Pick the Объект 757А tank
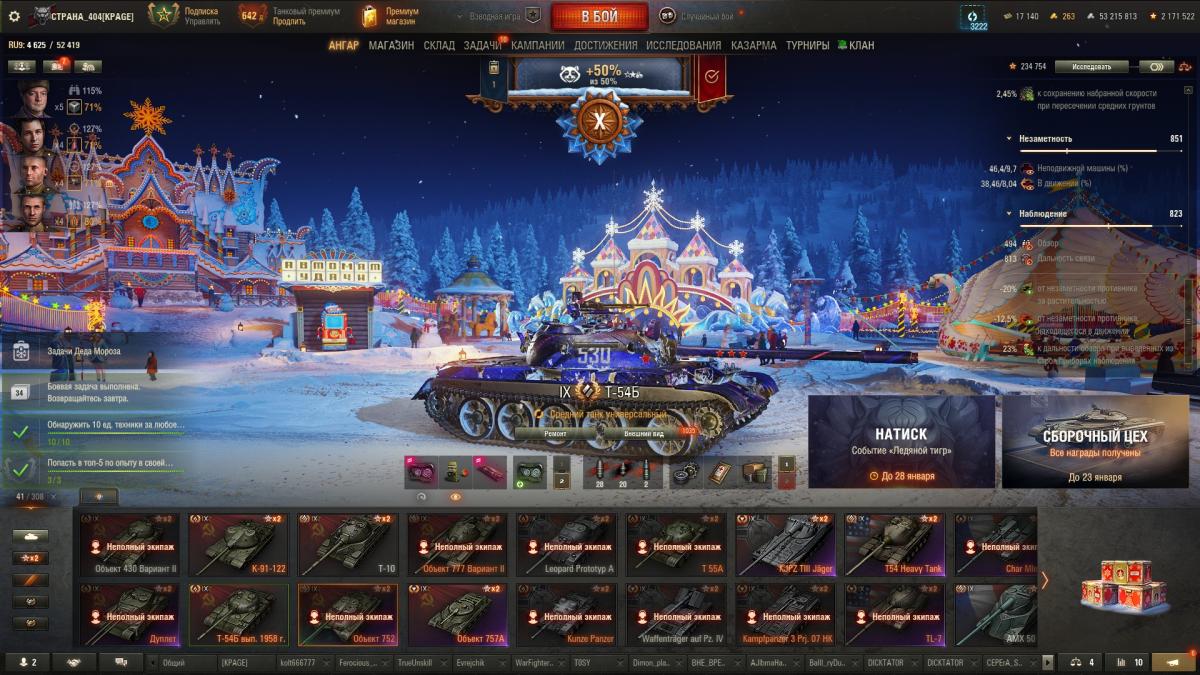 click(x=456, y=614)
